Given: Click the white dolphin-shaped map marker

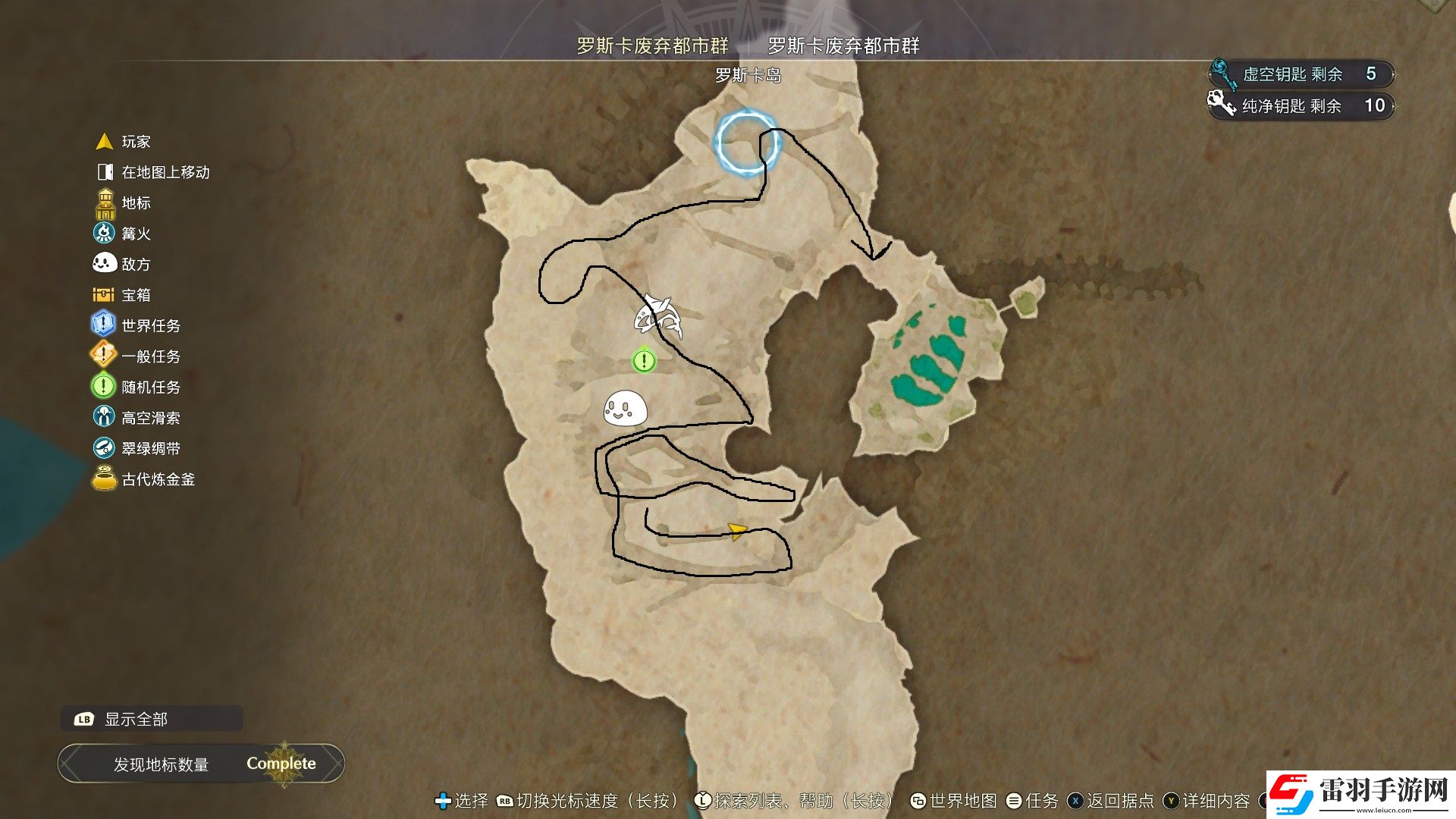Looking at the screenshot, I should coord(657,316).
